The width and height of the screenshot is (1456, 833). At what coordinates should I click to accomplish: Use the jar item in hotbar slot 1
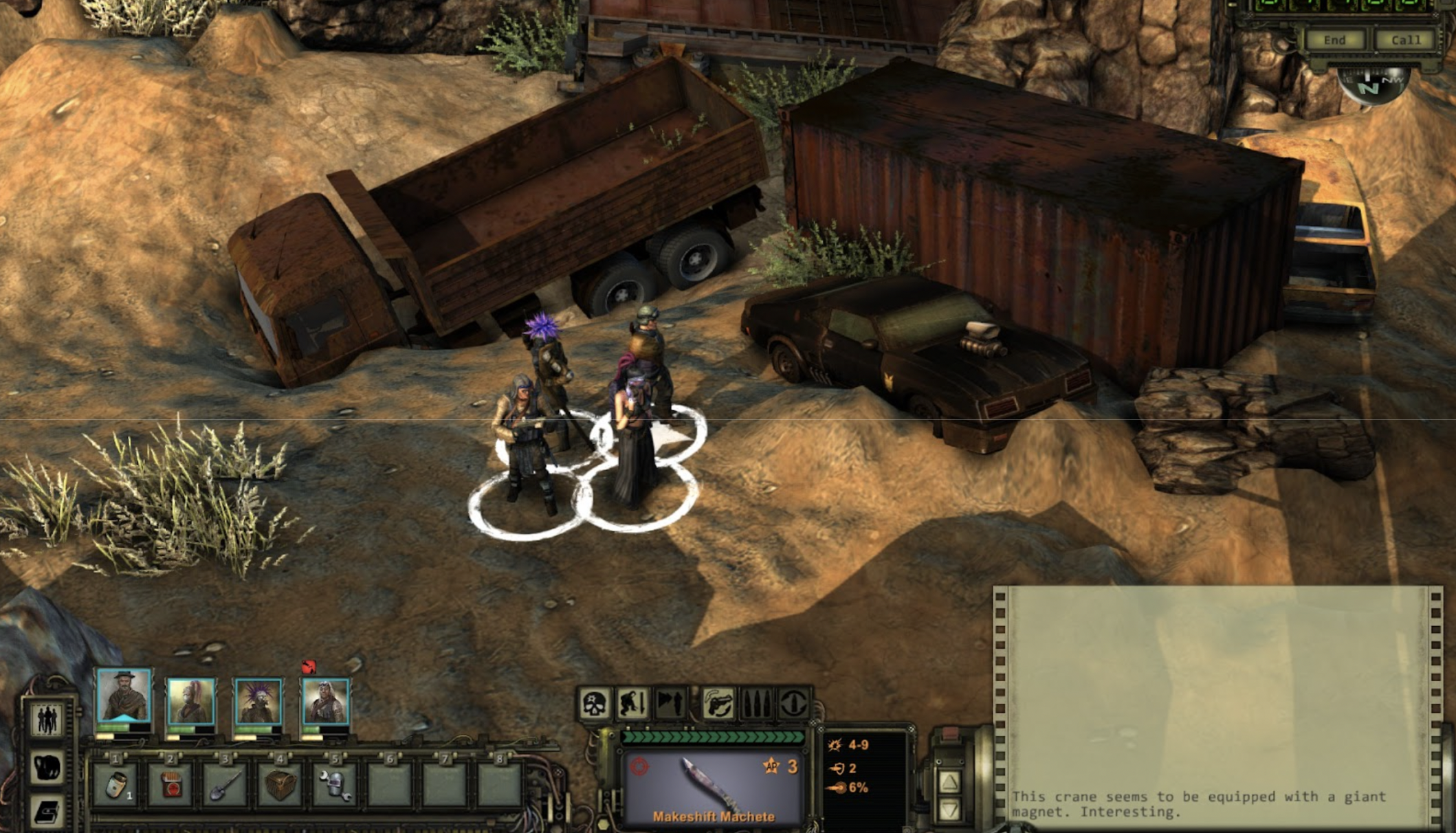(x=115, y=784)
